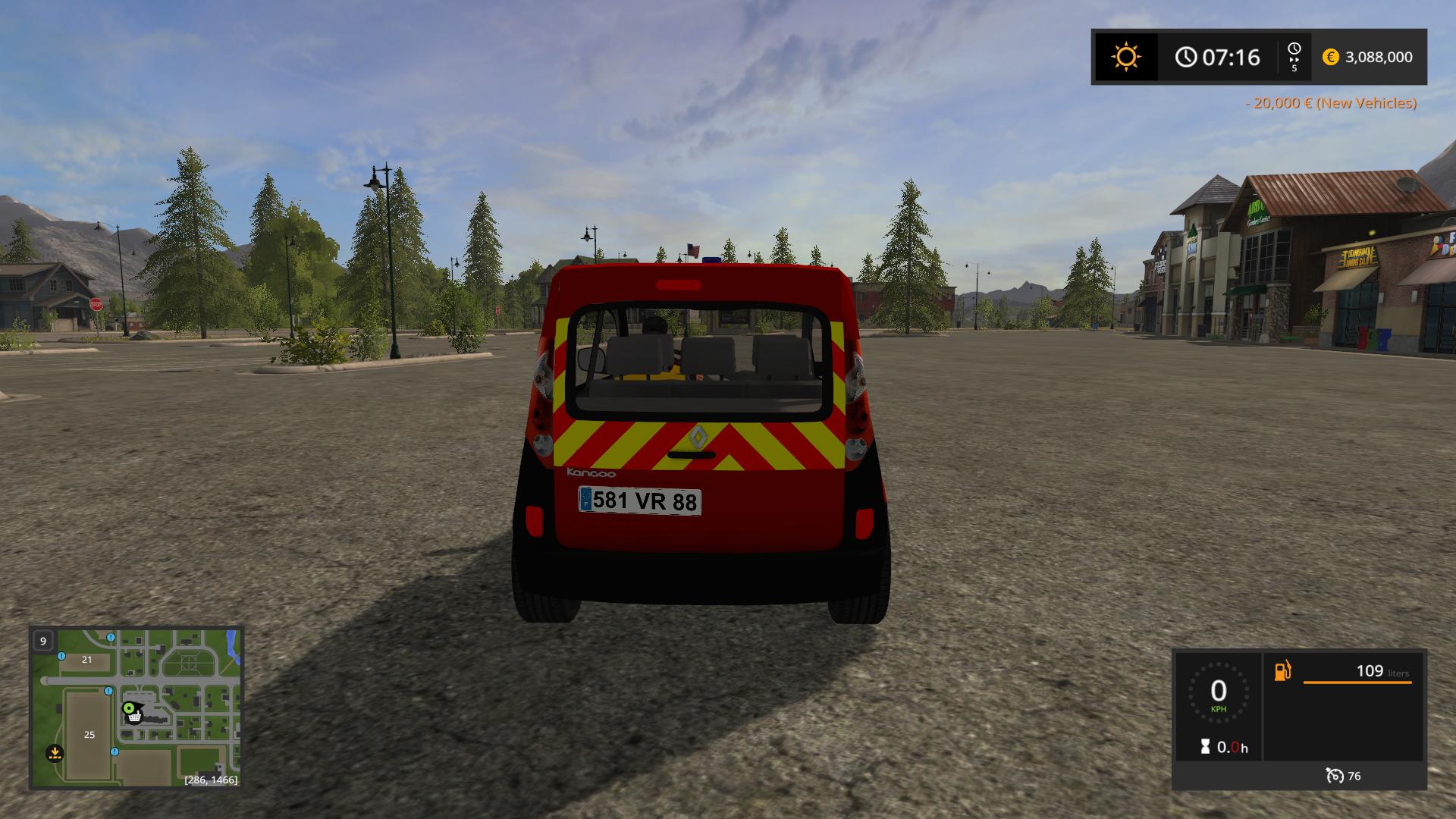This screenshot has width=1456, height=819.
Task: Click the euro coin money icon
Action: tap(1330, 57)
